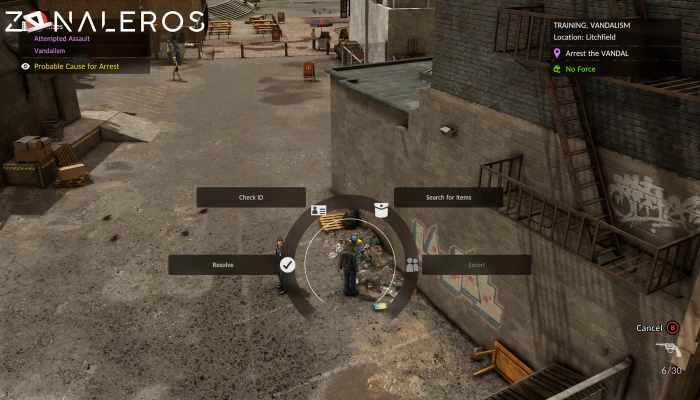Screen dimensions: 700x400
Task: Click the Arrest the VANDAL objective
Action: tap(598, 52)
